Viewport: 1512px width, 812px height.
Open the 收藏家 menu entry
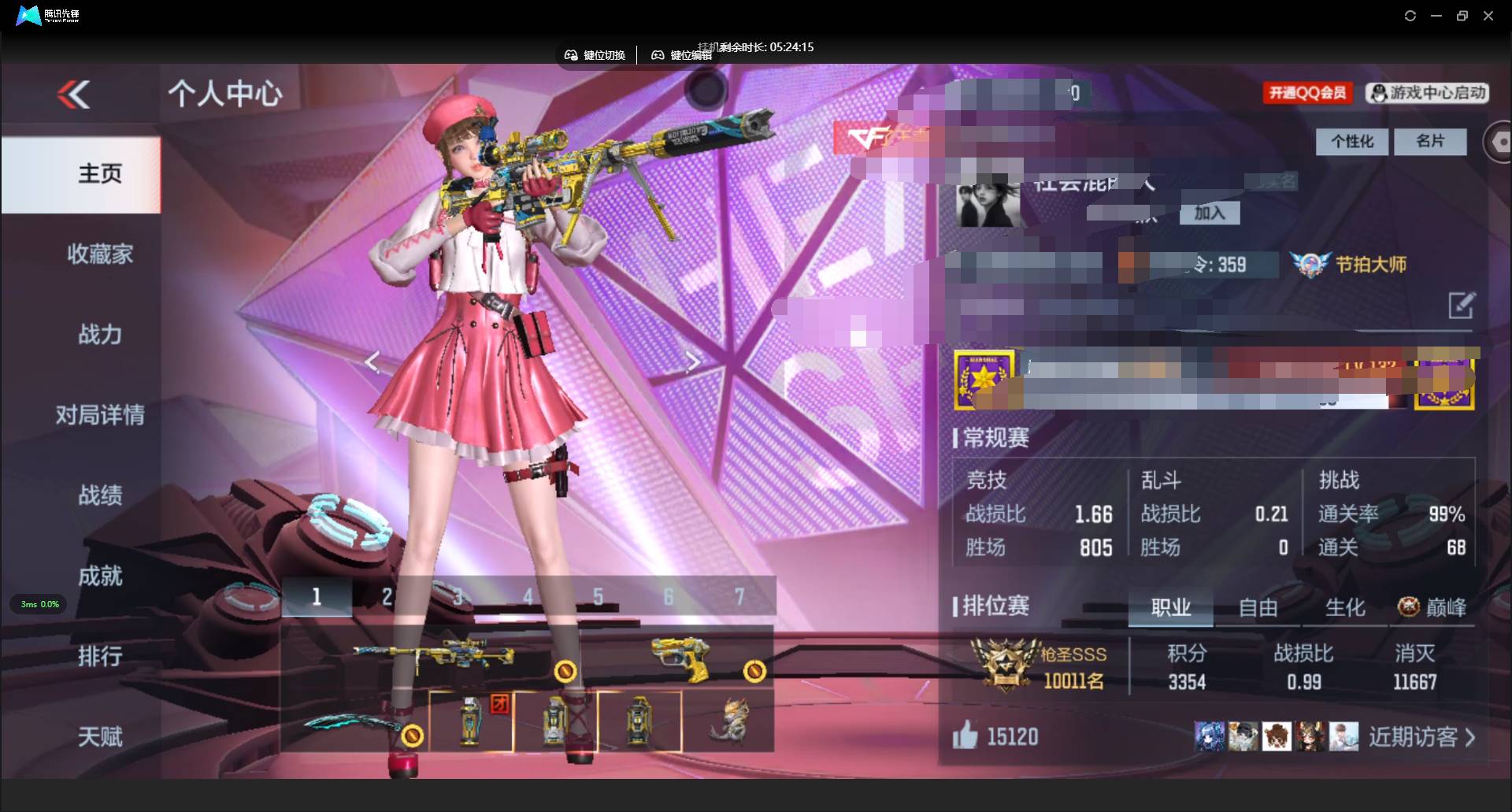coord(99,254)
